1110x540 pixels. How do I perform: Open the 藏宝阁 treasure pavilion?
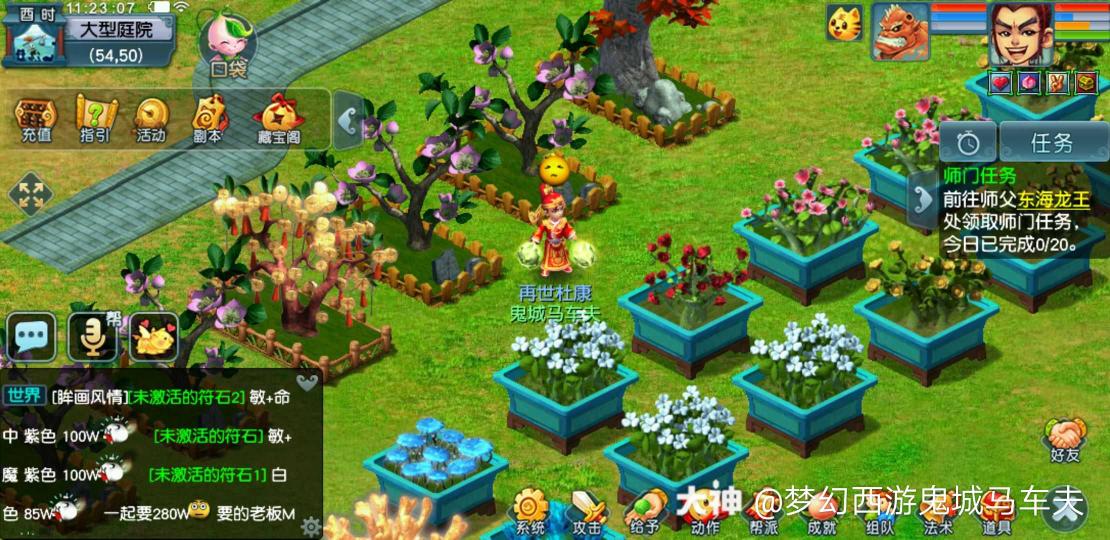[278, 120]
